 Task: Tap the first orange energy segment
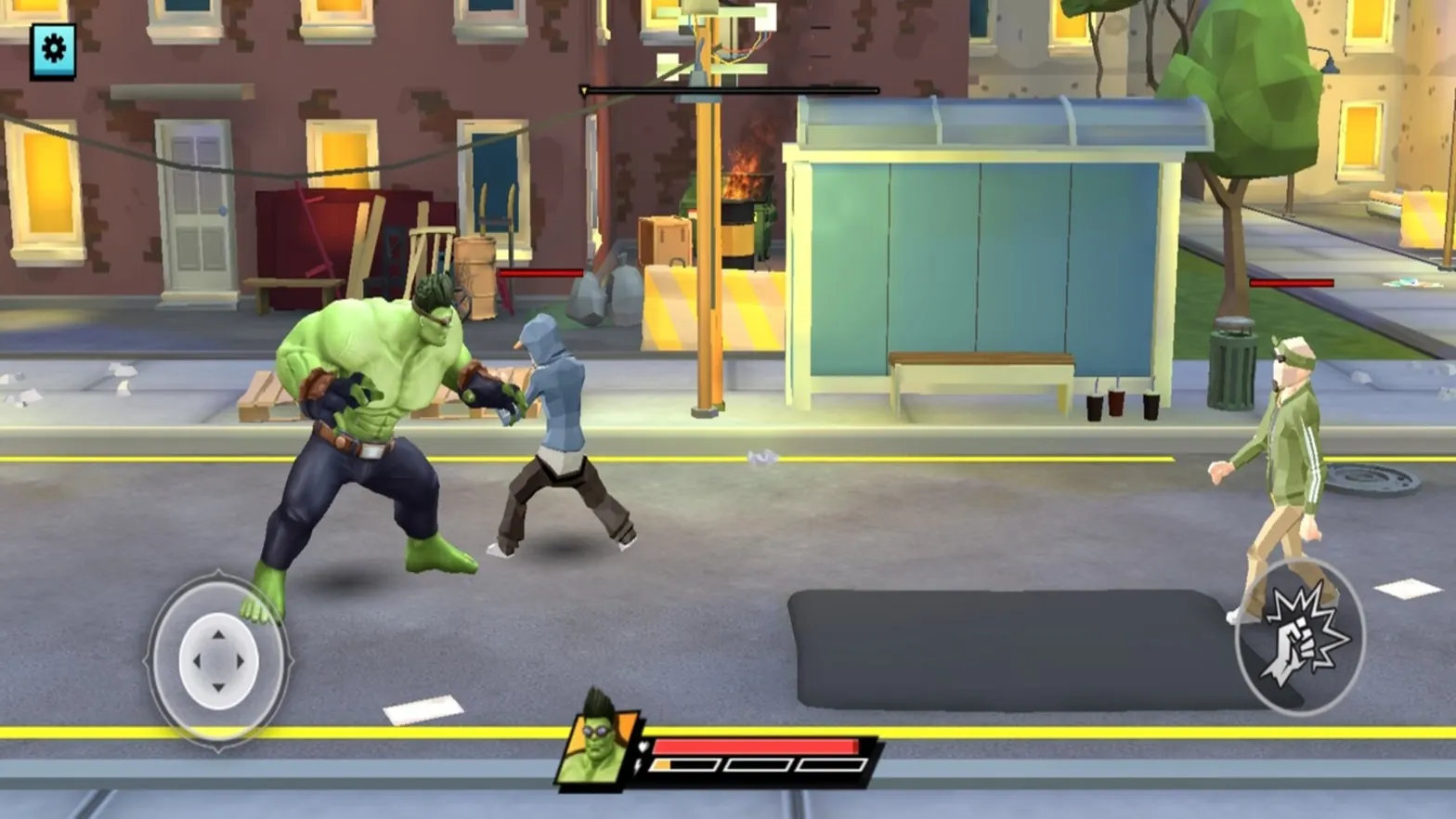(x=662, y=766)
